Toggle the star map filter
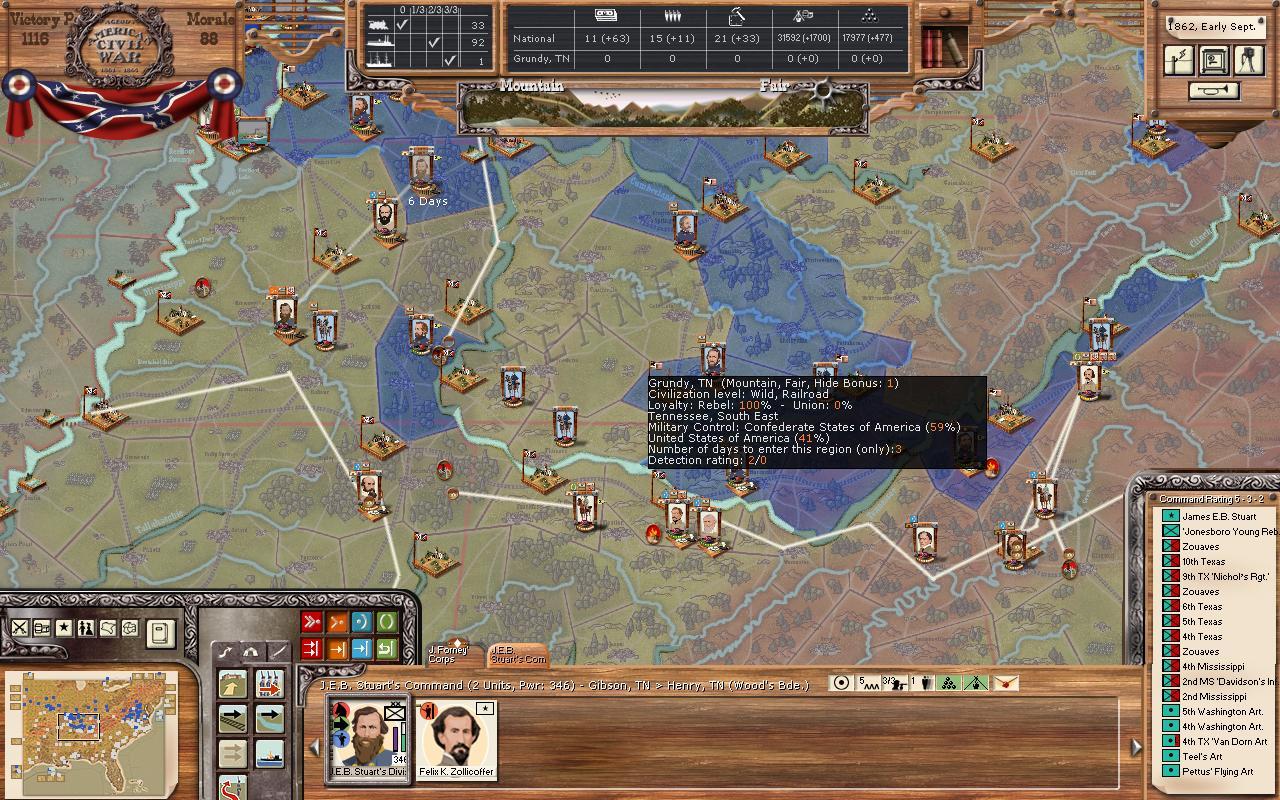 point(64,628)
